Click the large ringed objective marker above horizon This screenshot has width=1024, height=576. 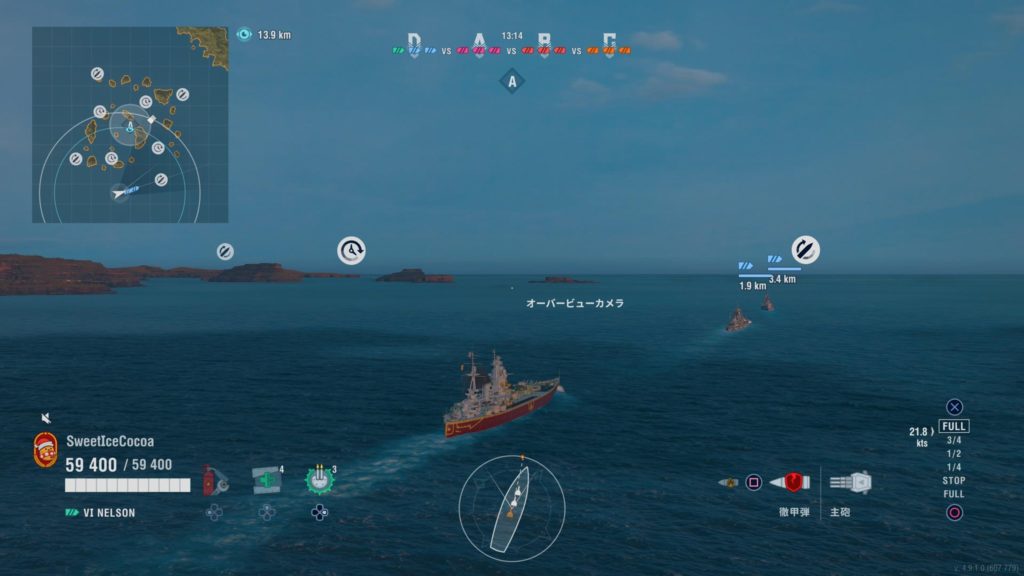pos(351,250)
